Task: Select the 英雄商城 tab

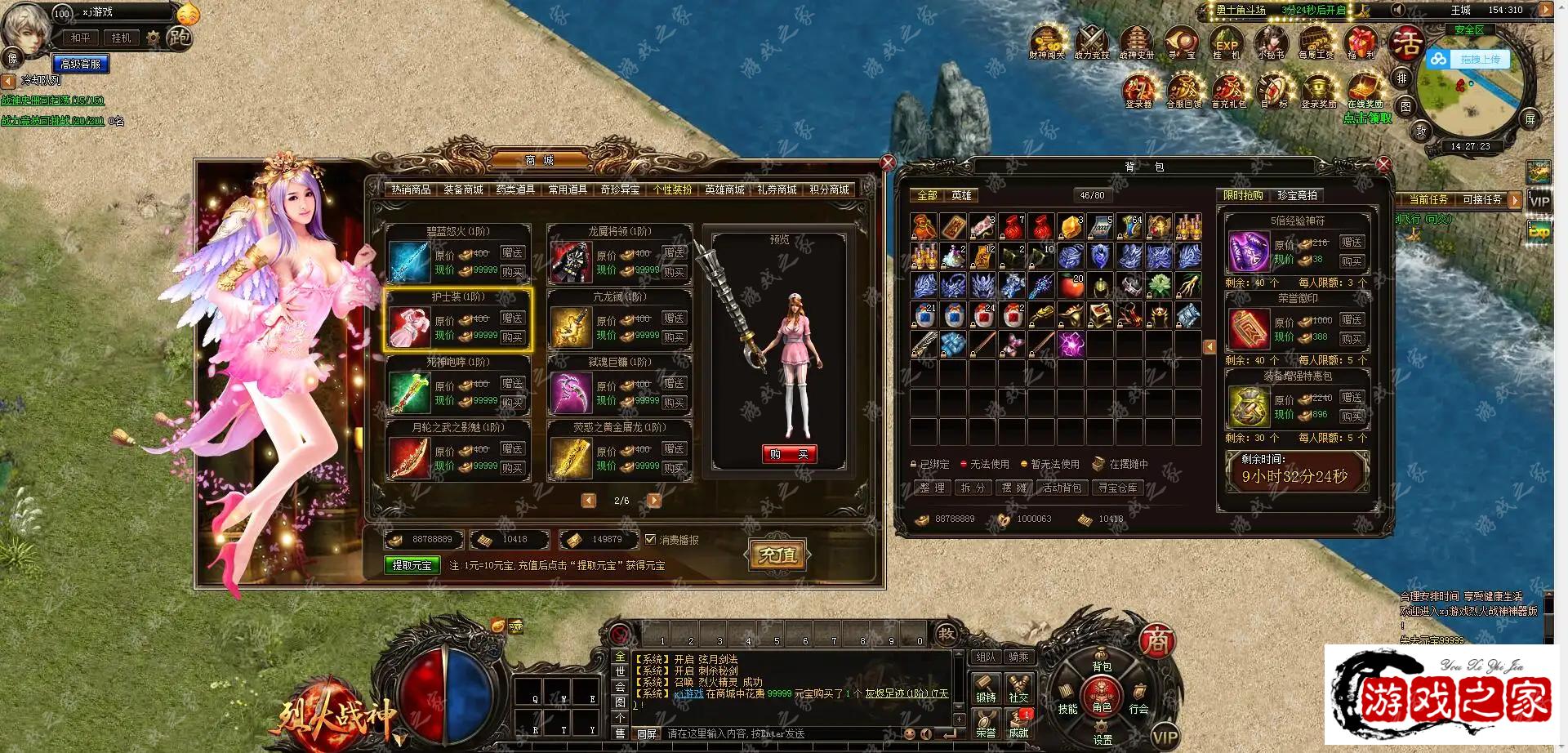Action: point(724,189)
